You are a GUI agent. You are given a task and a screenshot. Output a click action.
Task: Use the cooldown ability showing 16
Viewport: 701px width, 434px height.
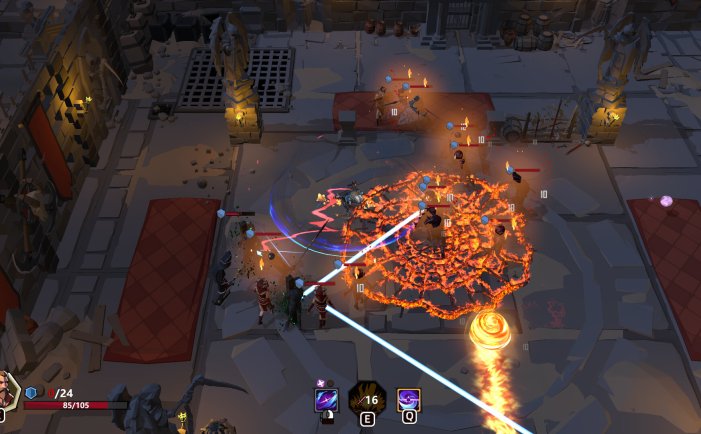367,400
